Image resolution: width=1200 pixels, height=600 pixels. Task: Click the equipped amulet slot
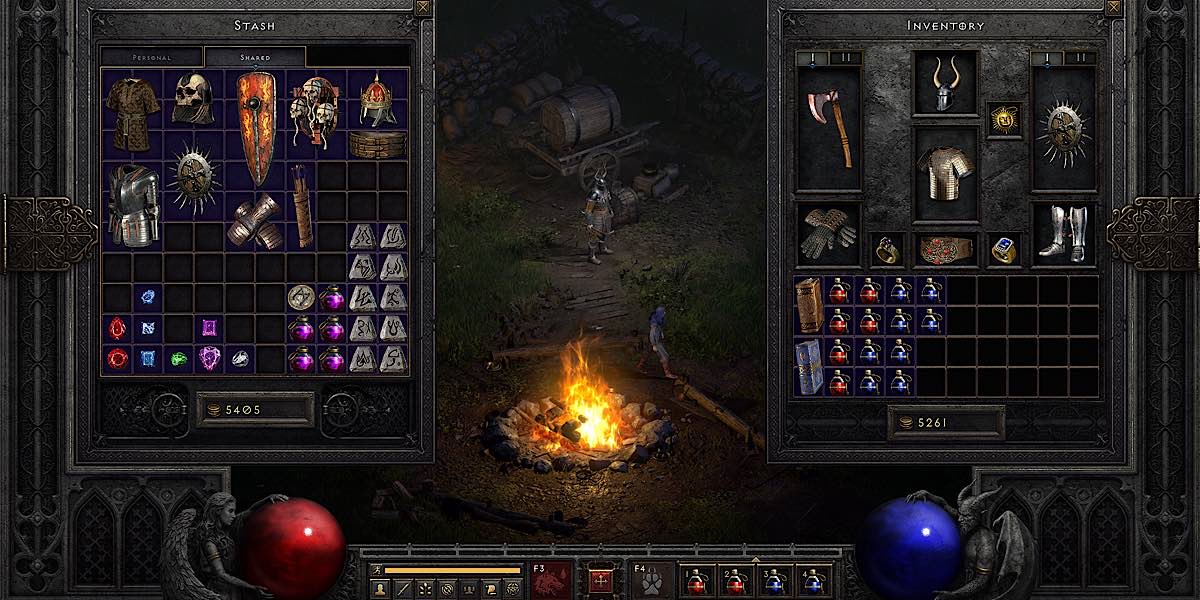coord(1004,119)
